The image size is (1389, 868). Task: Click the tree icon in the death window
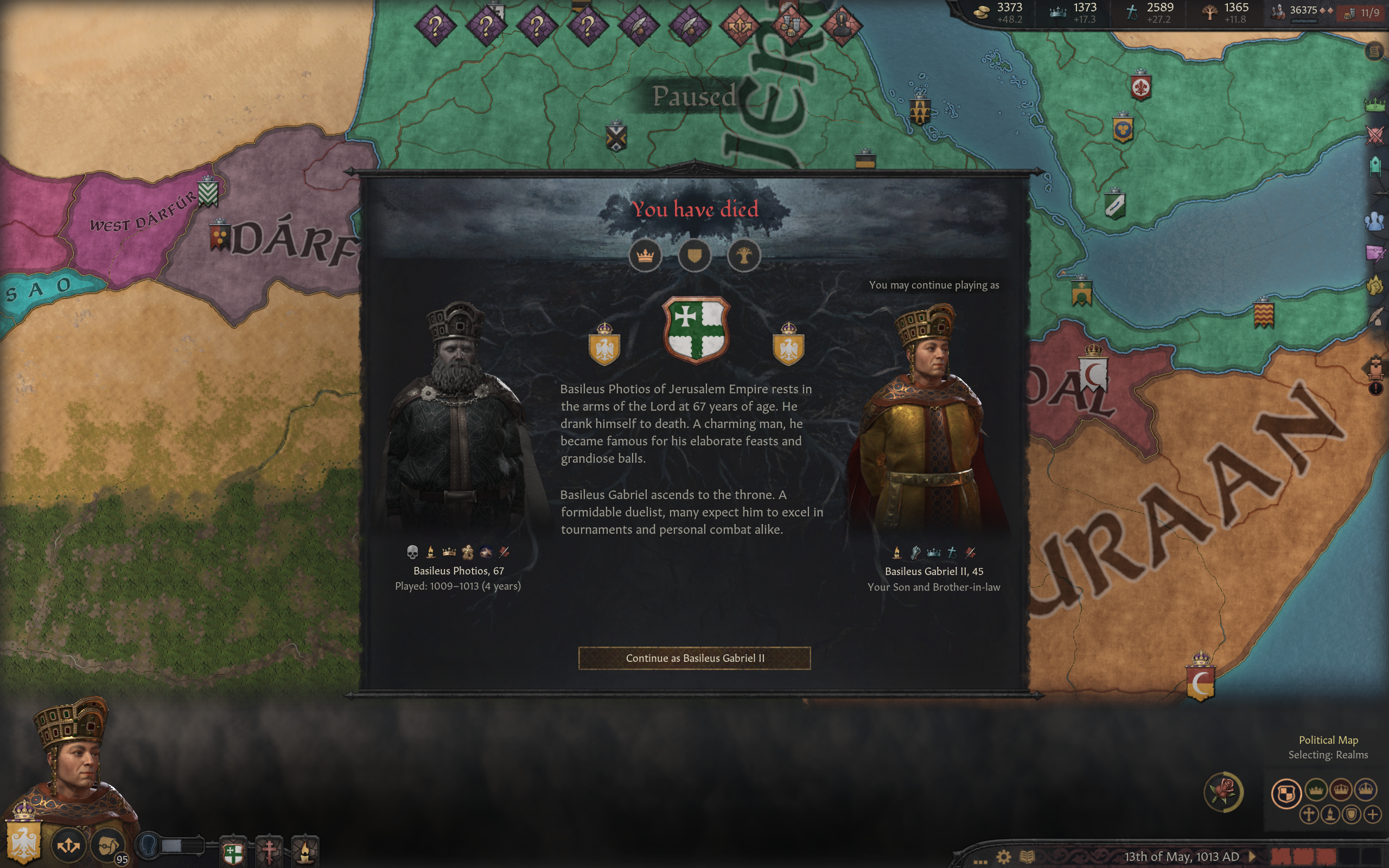744,256
